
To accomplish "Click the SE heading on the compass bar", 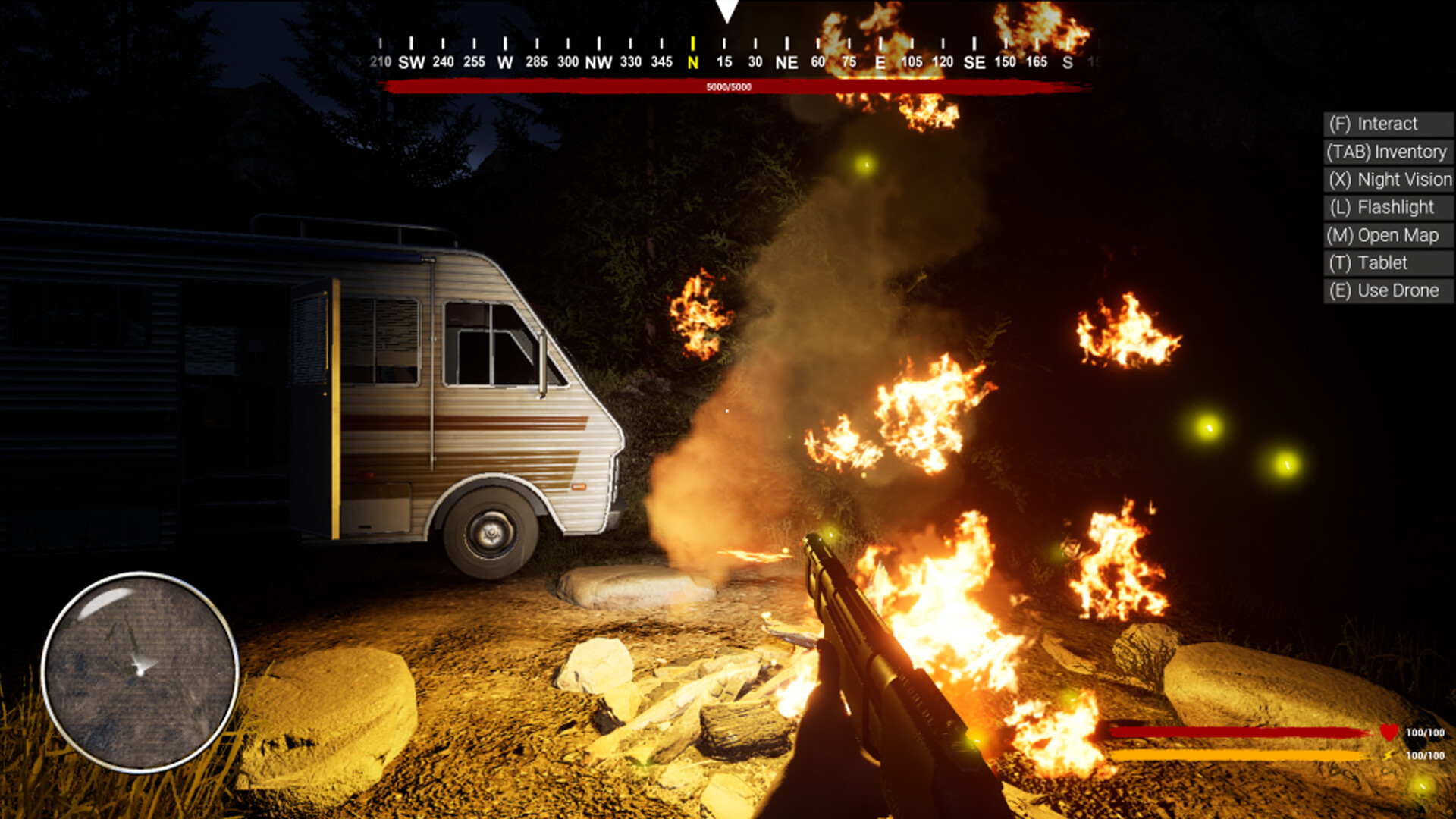I will coord(974,62).
